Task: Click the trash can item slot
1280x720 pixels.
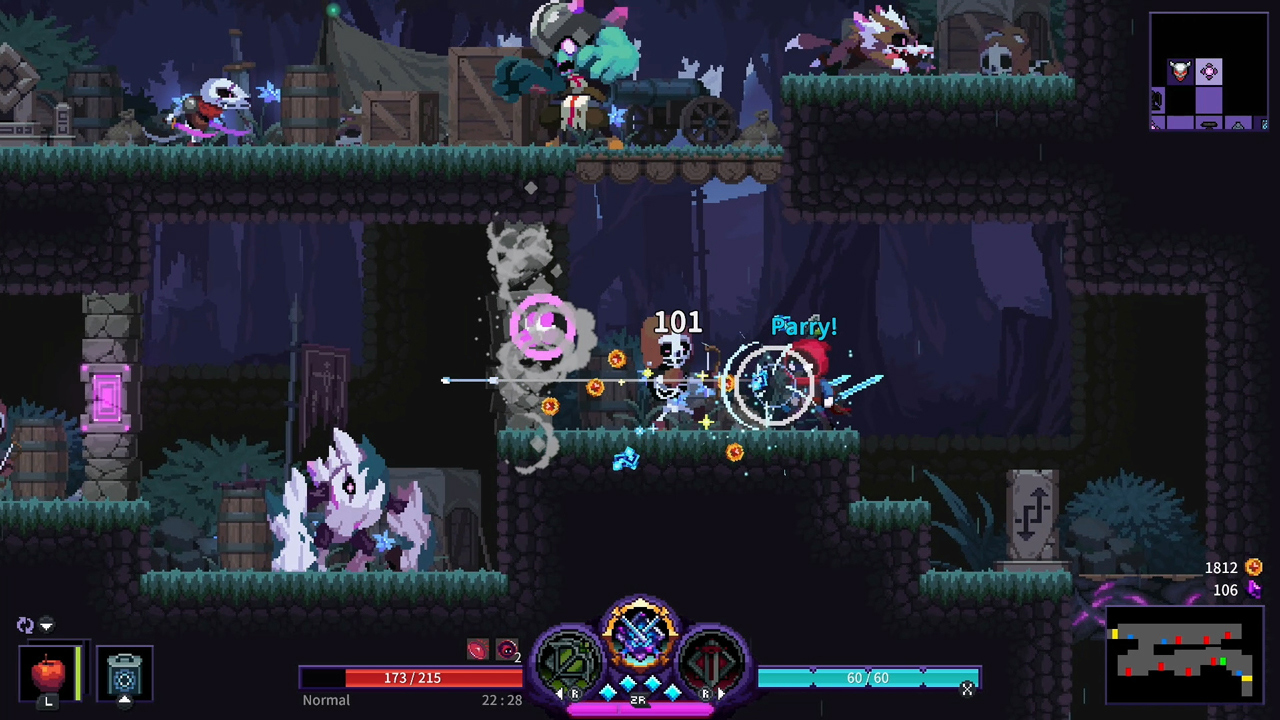Action: 125,672
